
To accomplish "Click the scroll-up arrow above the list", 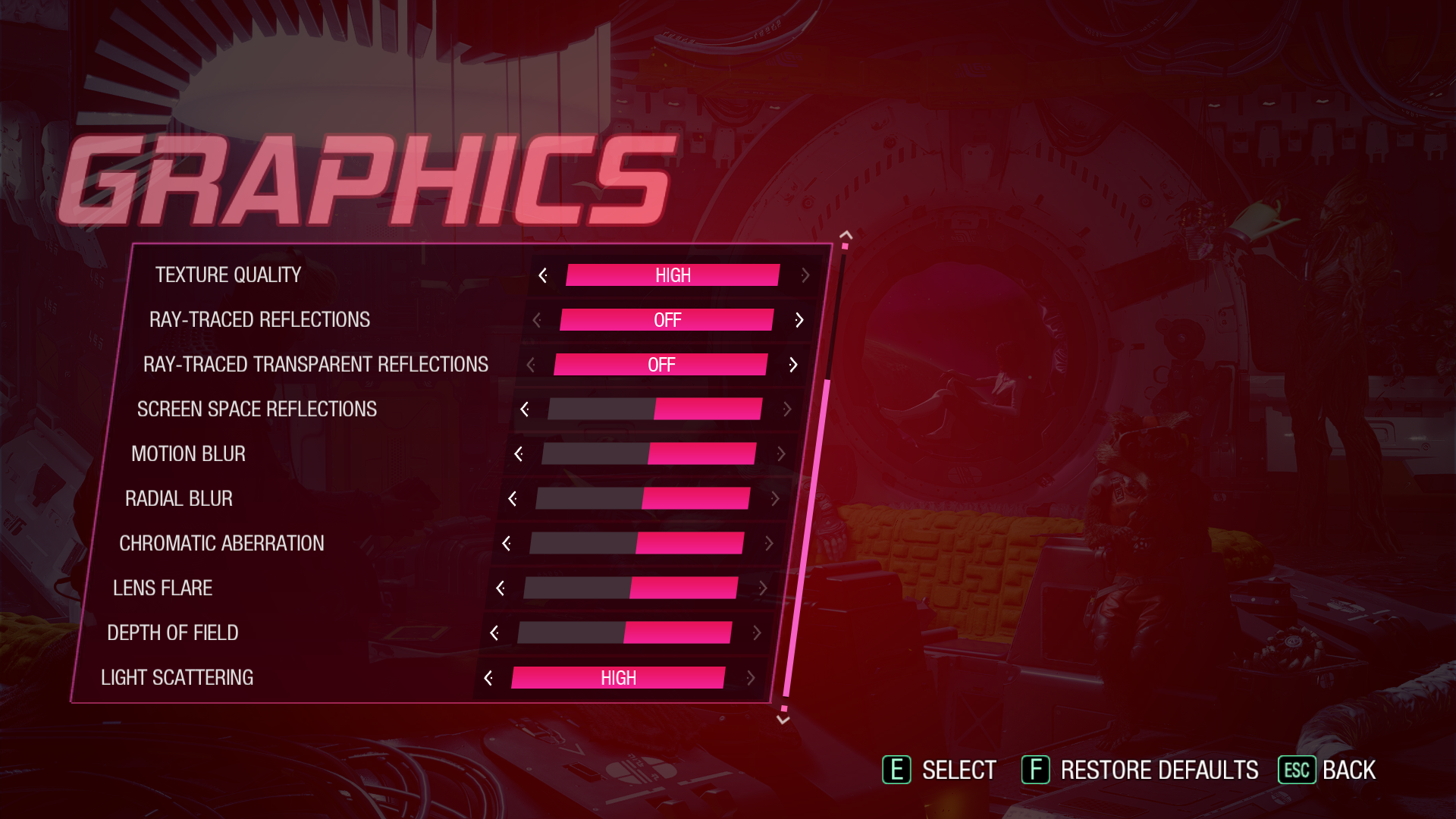I will (846, 236).
